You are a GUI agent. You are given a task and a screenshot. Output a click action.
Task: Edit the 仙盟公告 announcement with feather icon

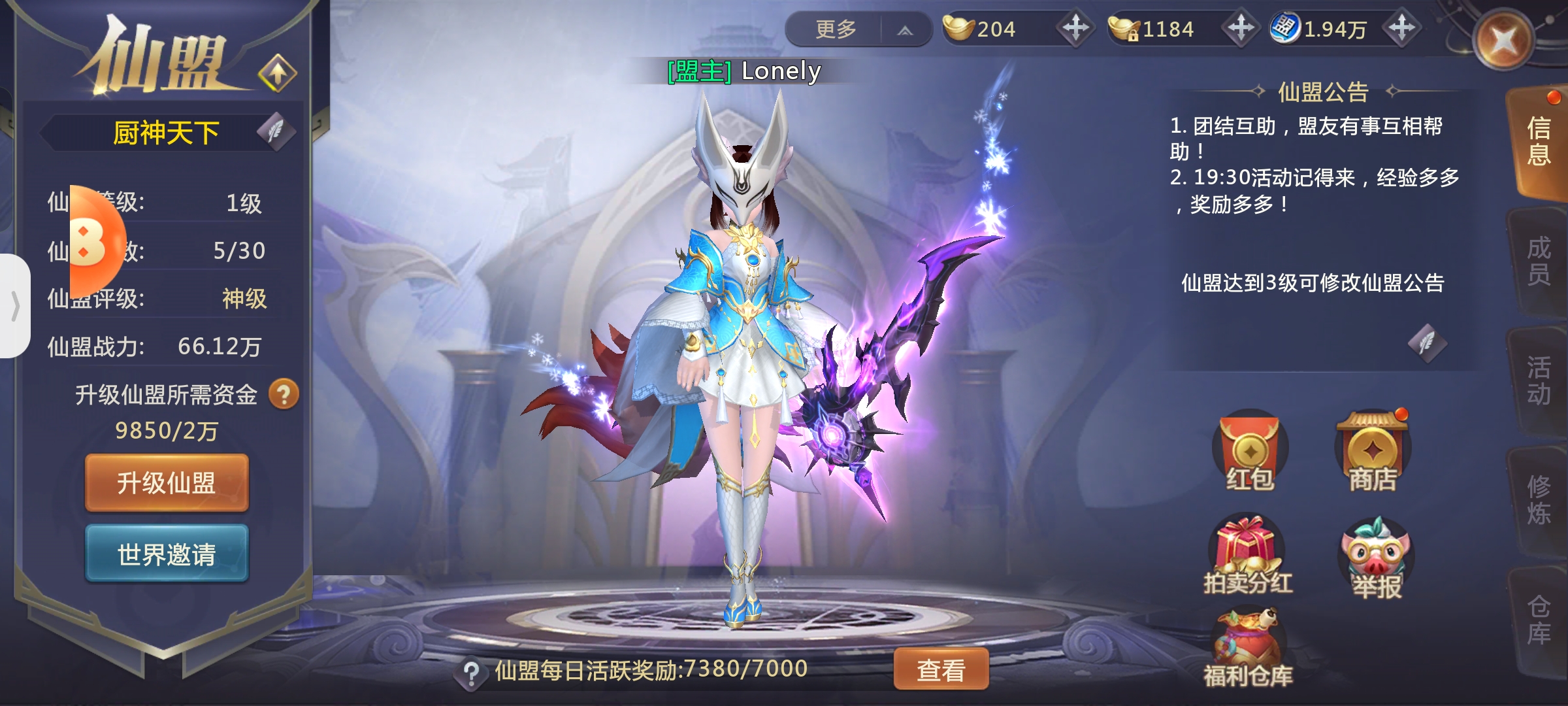tap(1427, 343)
